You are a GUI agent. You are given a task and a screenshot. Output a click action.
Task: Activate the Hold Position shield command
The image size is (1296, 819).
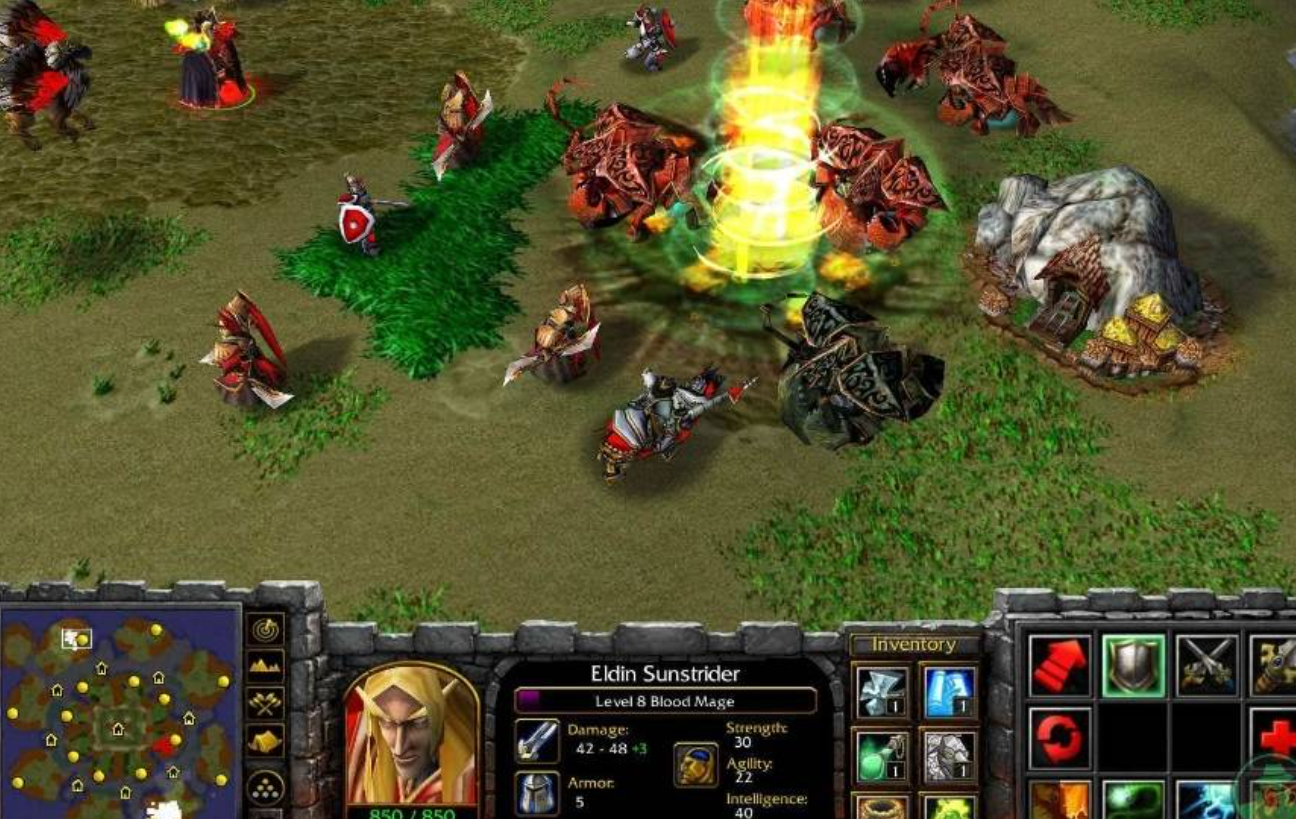[x=1134, y=665]
